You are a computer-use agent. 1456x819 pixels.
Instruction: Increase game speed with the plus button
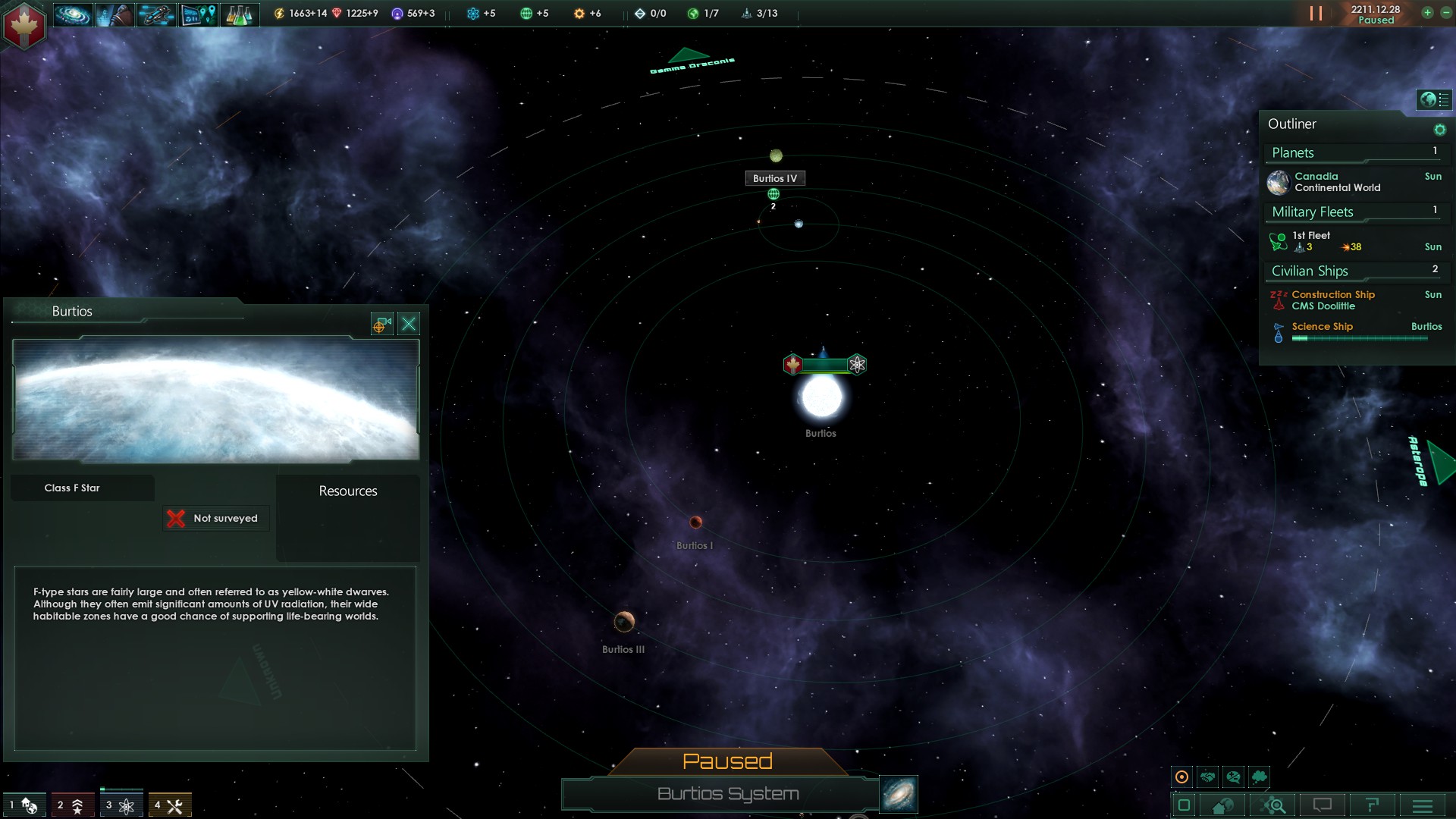1427,13
